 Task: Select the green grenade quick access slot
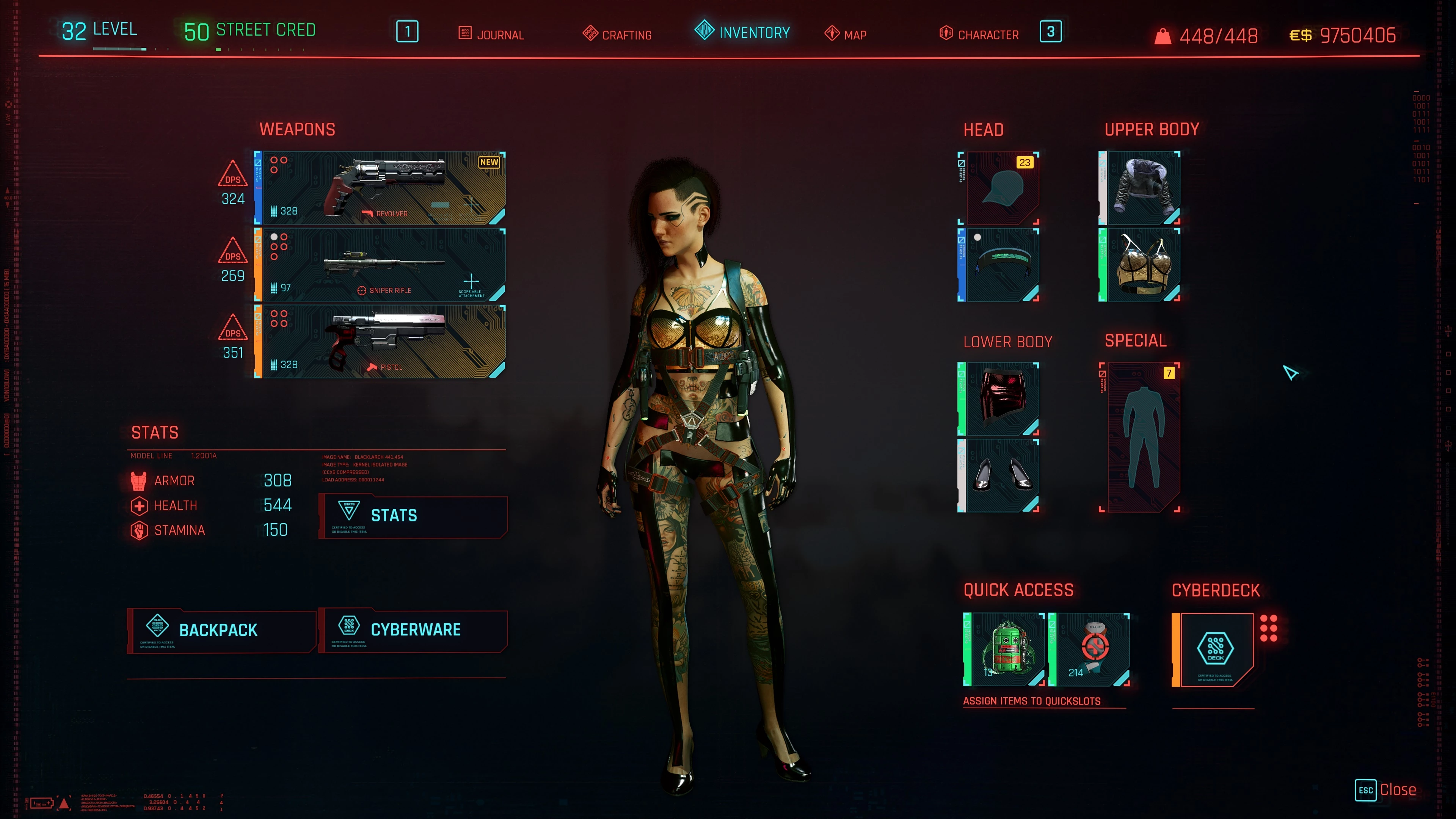(1004, 650)
